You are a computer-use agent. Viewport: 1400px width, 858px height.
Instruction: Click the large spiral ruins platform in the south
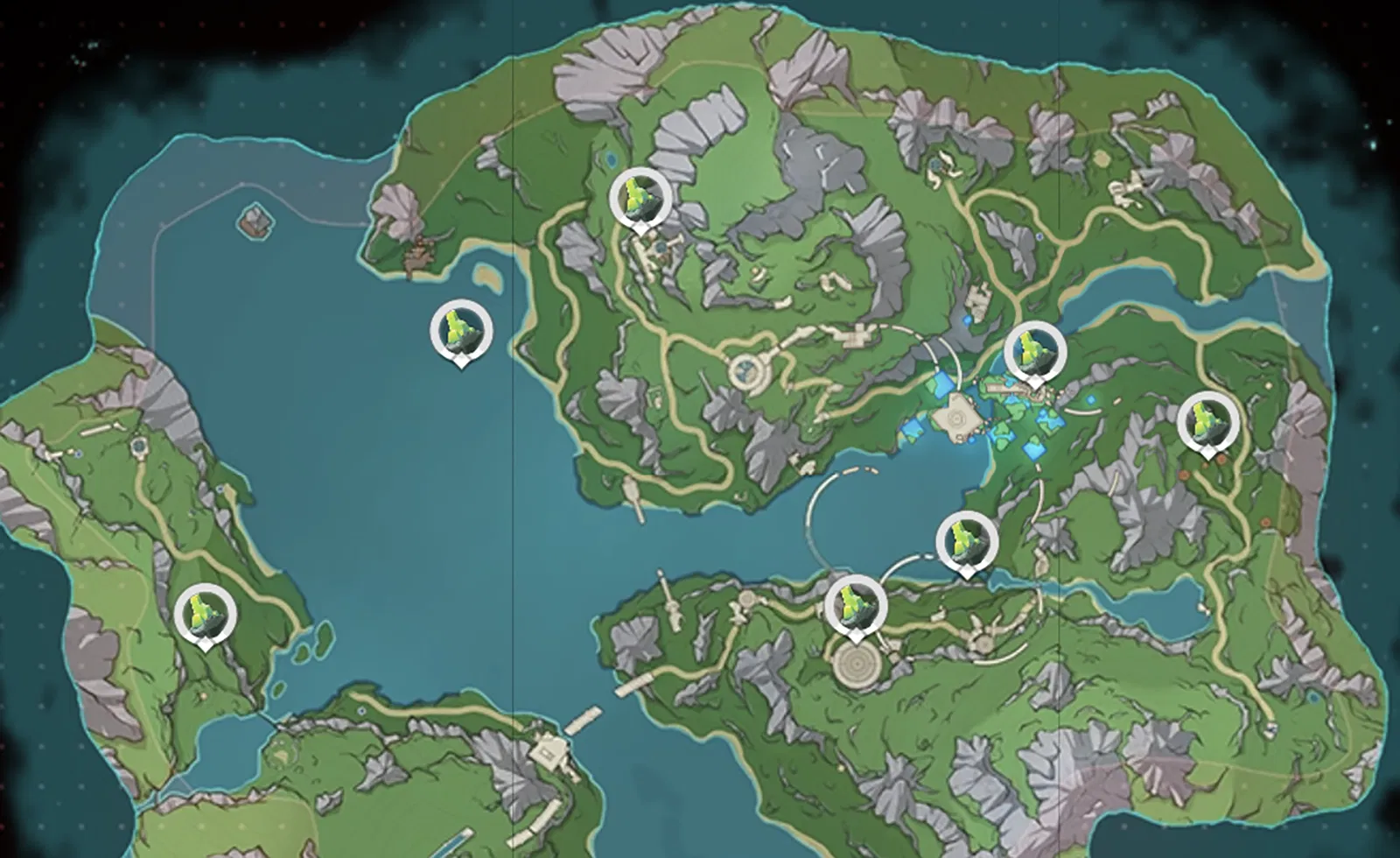point(856,665)
